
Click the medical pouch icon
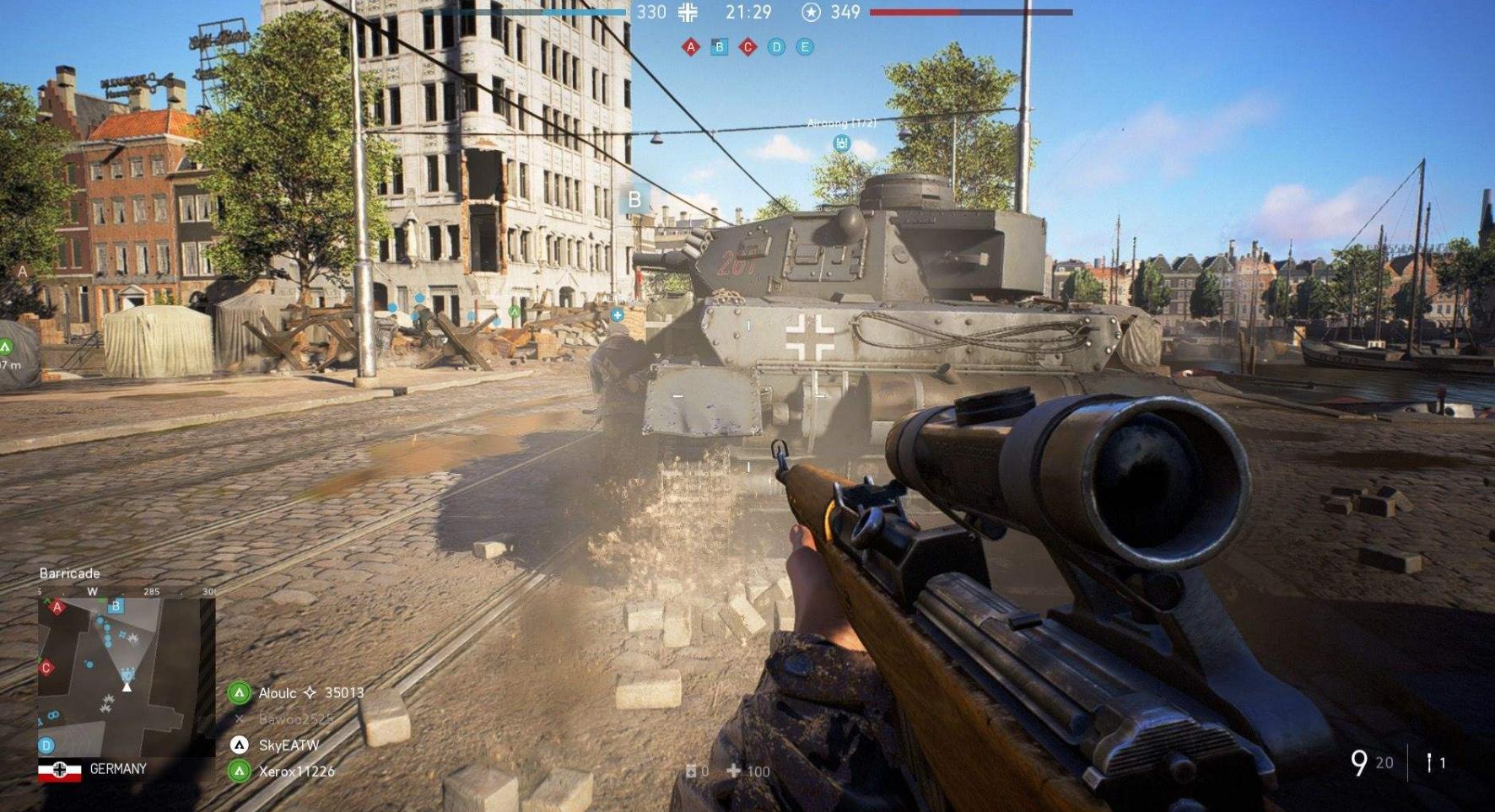[x=692, y=771]
